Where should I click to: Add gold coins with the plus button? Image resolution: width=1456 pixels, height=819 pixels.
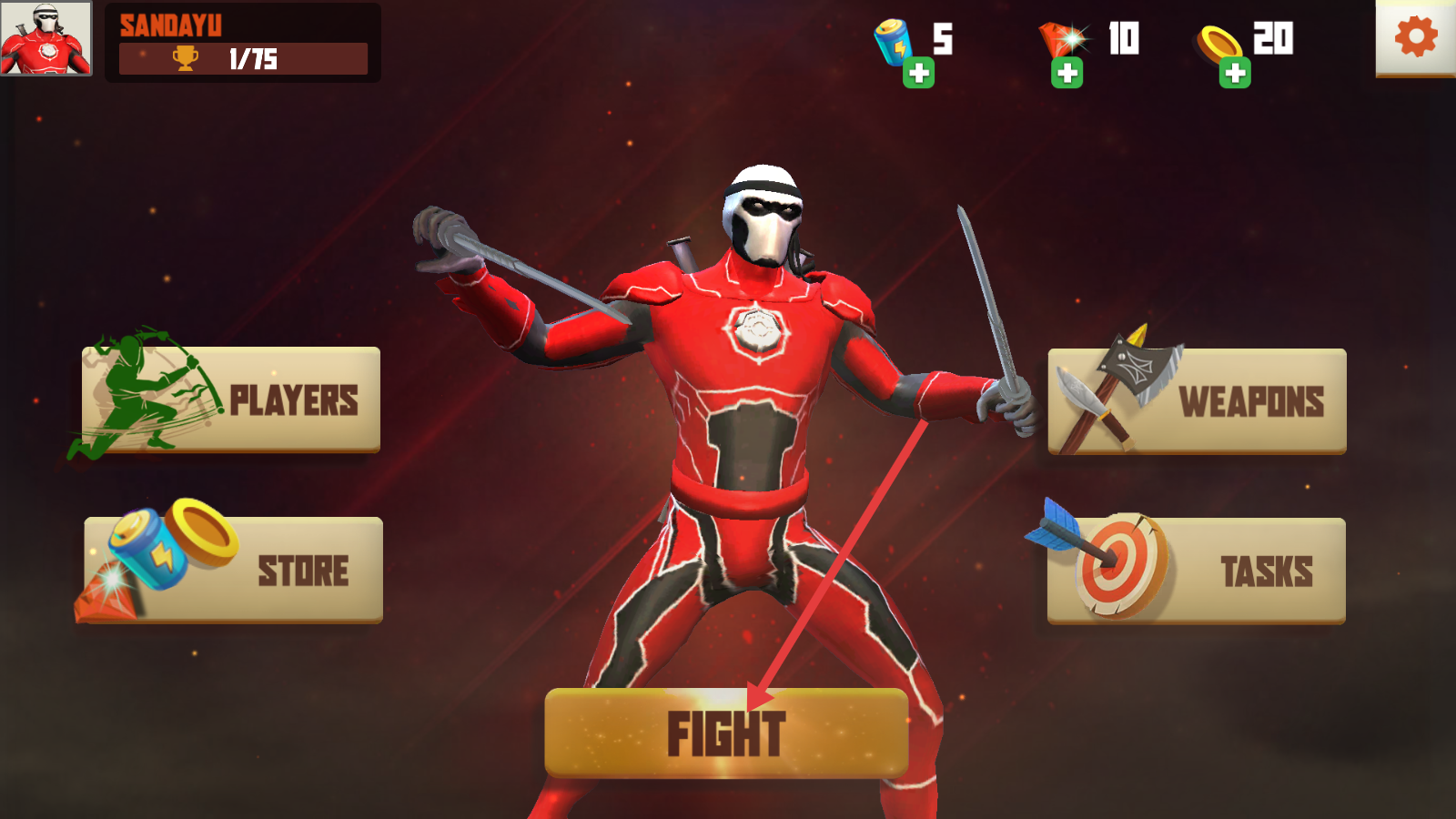(x=1235, y=73)
